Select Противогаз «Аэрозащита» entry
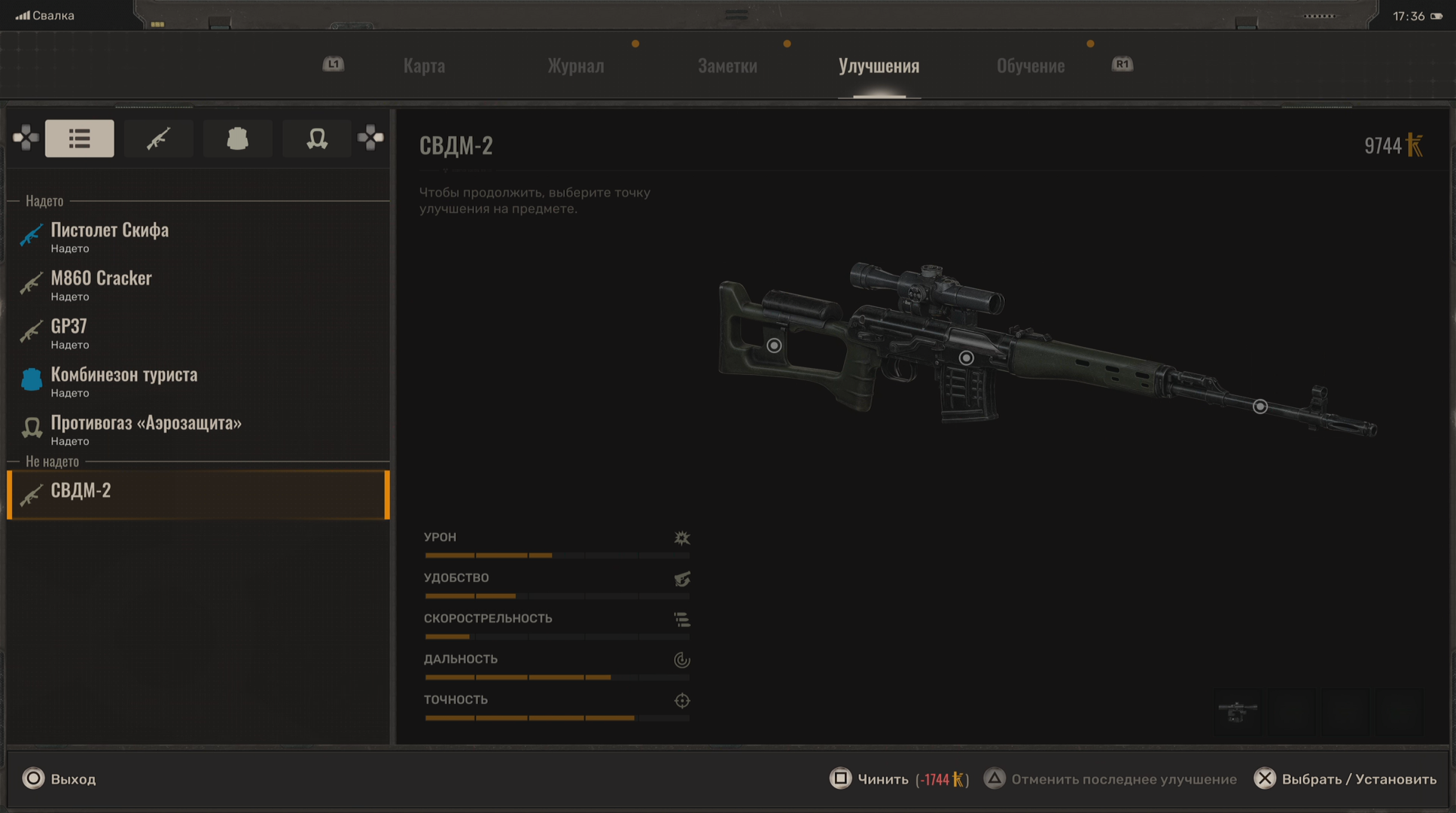This screenshot has width=1456, height=813. pyautogui.click(x=146, y=429)
